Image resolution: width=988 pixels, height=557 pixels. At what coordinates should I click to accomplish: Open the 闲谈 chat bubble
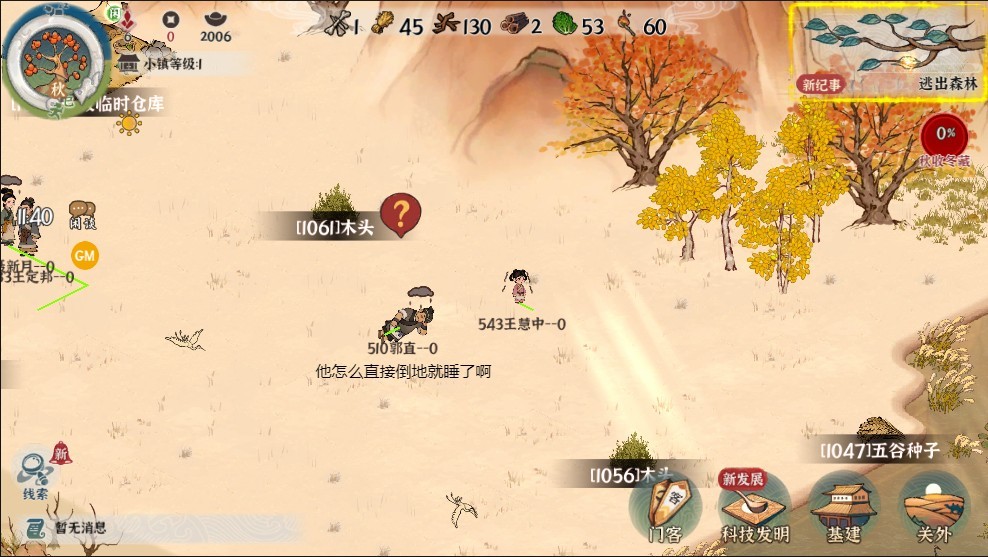[83, 214]
